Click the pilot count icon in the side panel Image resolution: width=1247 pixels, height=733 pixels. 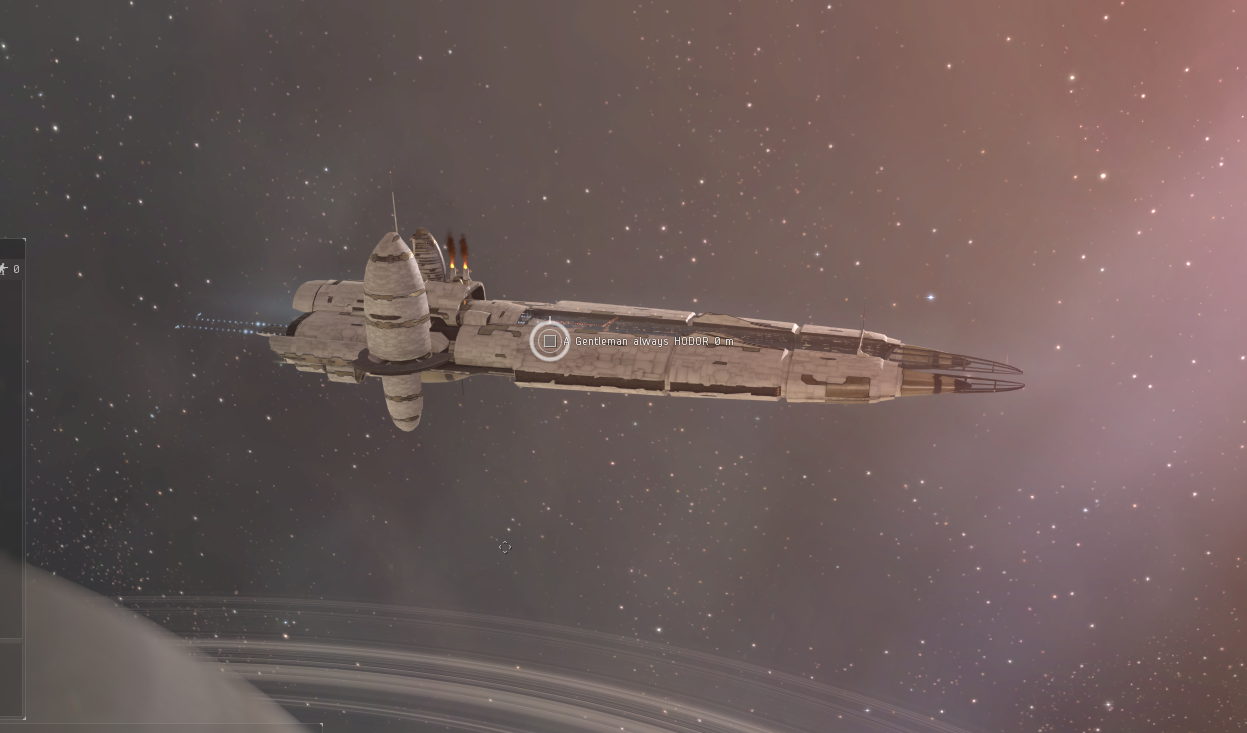[x=4, y=269]
